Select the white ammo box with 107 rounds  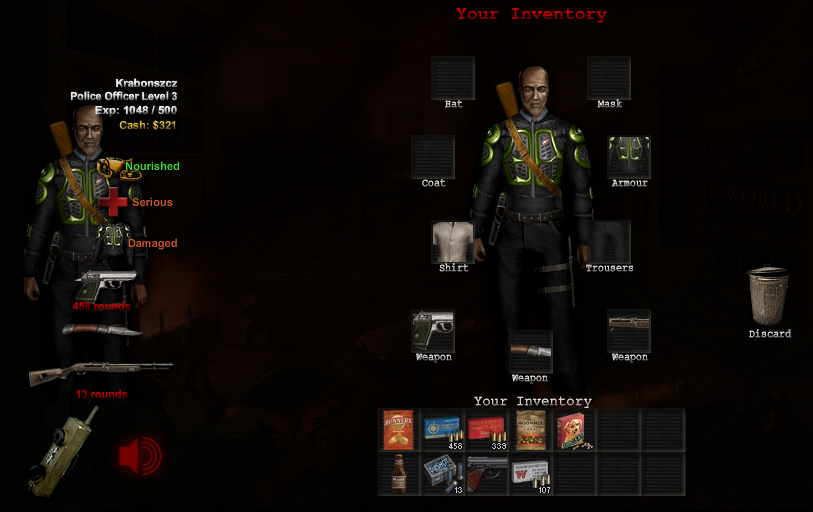[530, 473]
